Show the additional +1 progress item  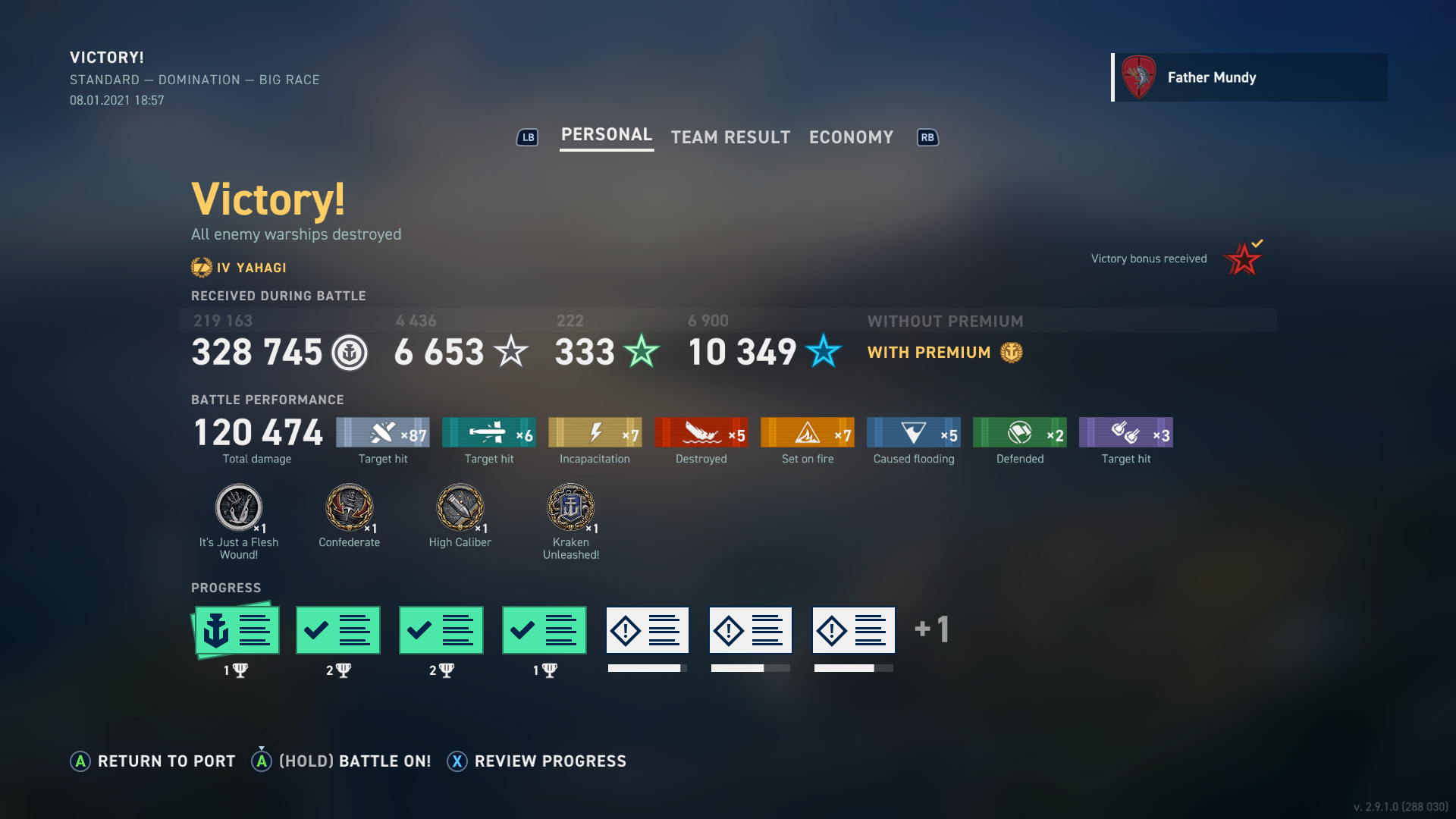coord(932,629)
